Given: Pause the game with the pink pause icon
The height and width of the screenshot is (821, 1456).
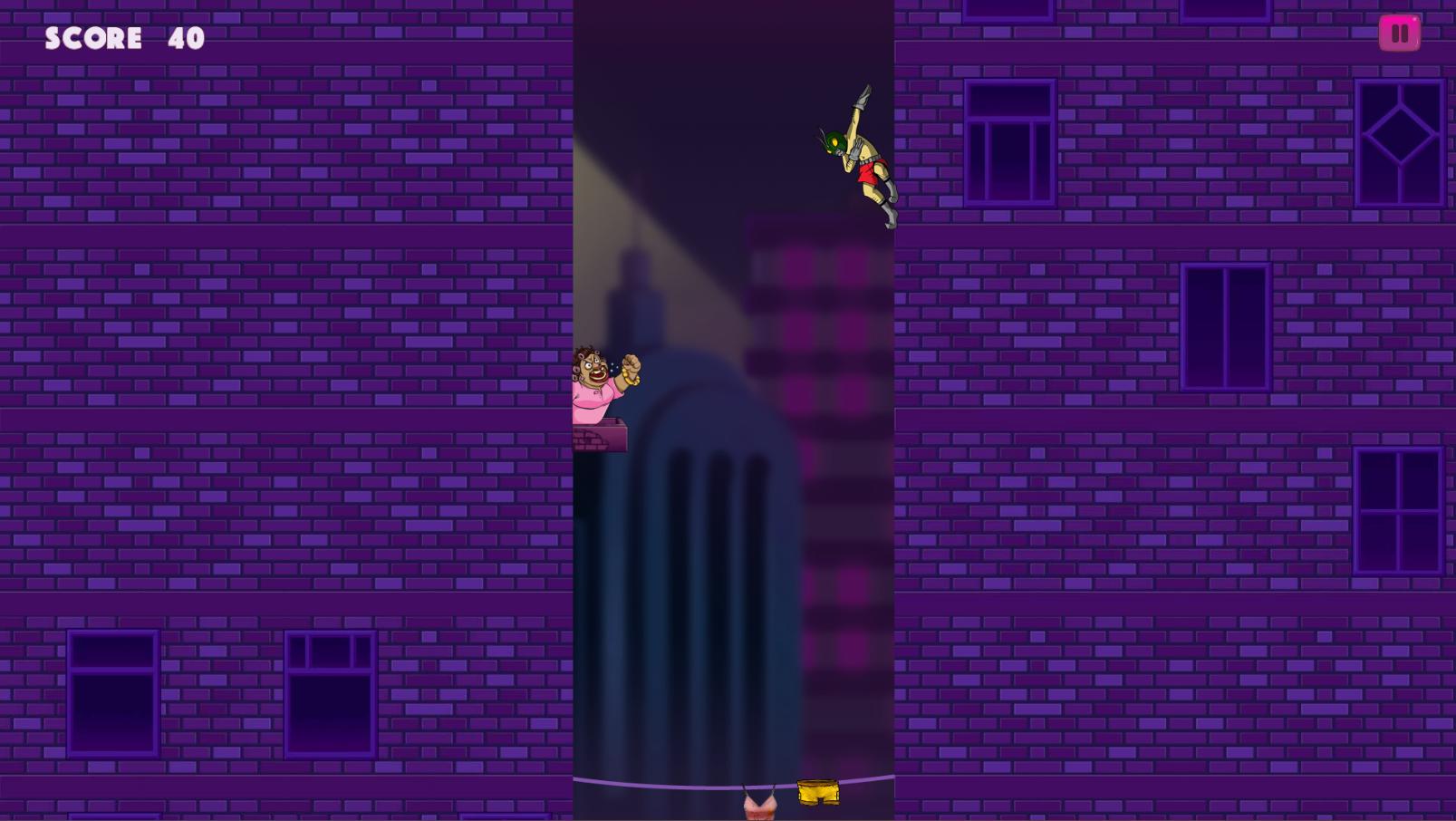Looking at the screenshot, I should click(1400, 33).
